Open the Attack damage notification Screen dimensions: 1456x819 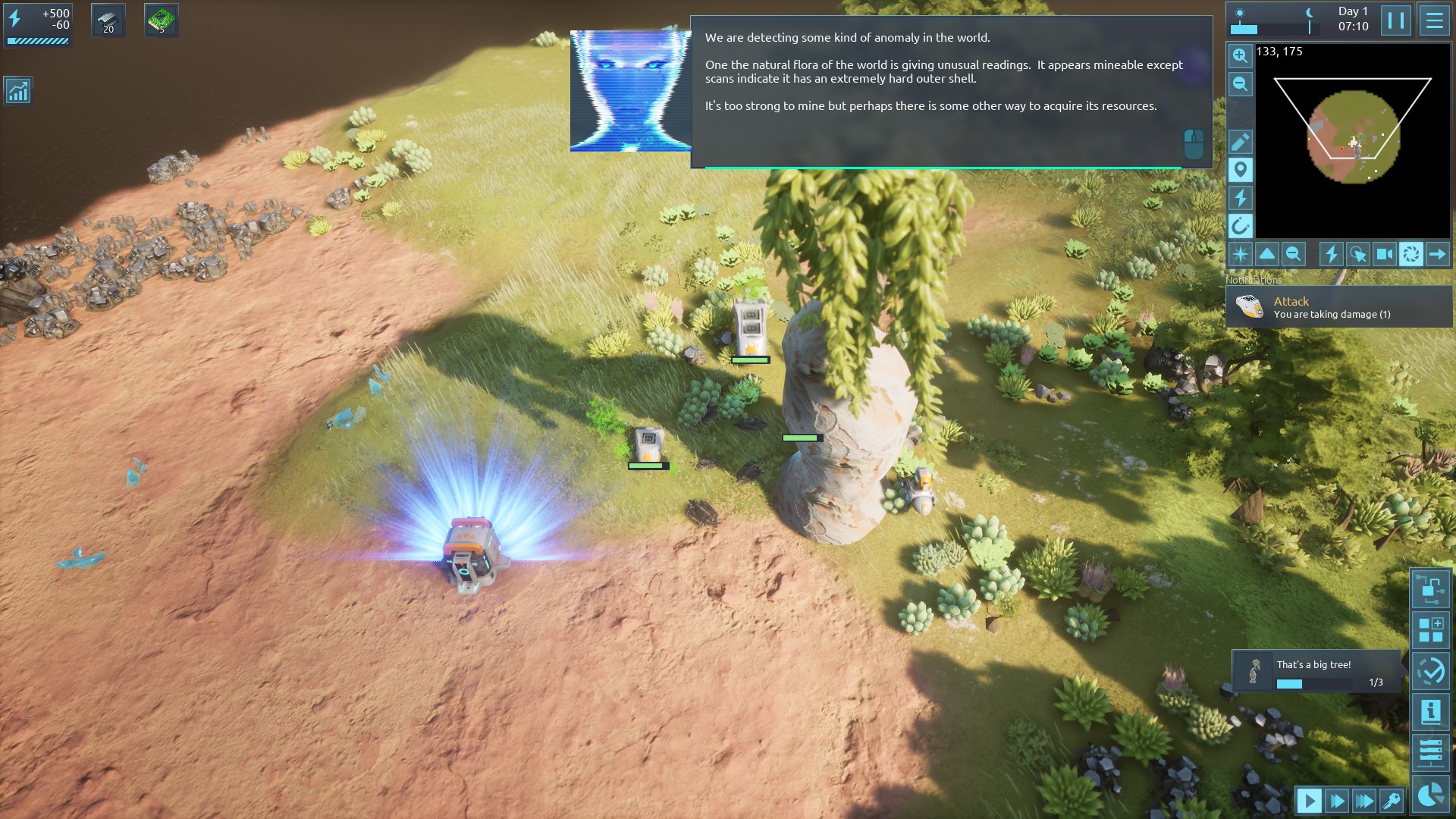pos(1338,307)
